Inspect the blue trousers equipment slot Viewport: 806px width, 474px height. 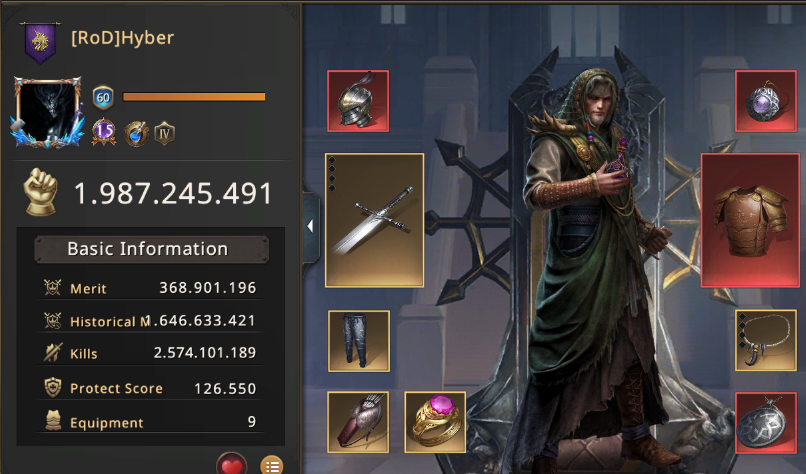[358, 340]
